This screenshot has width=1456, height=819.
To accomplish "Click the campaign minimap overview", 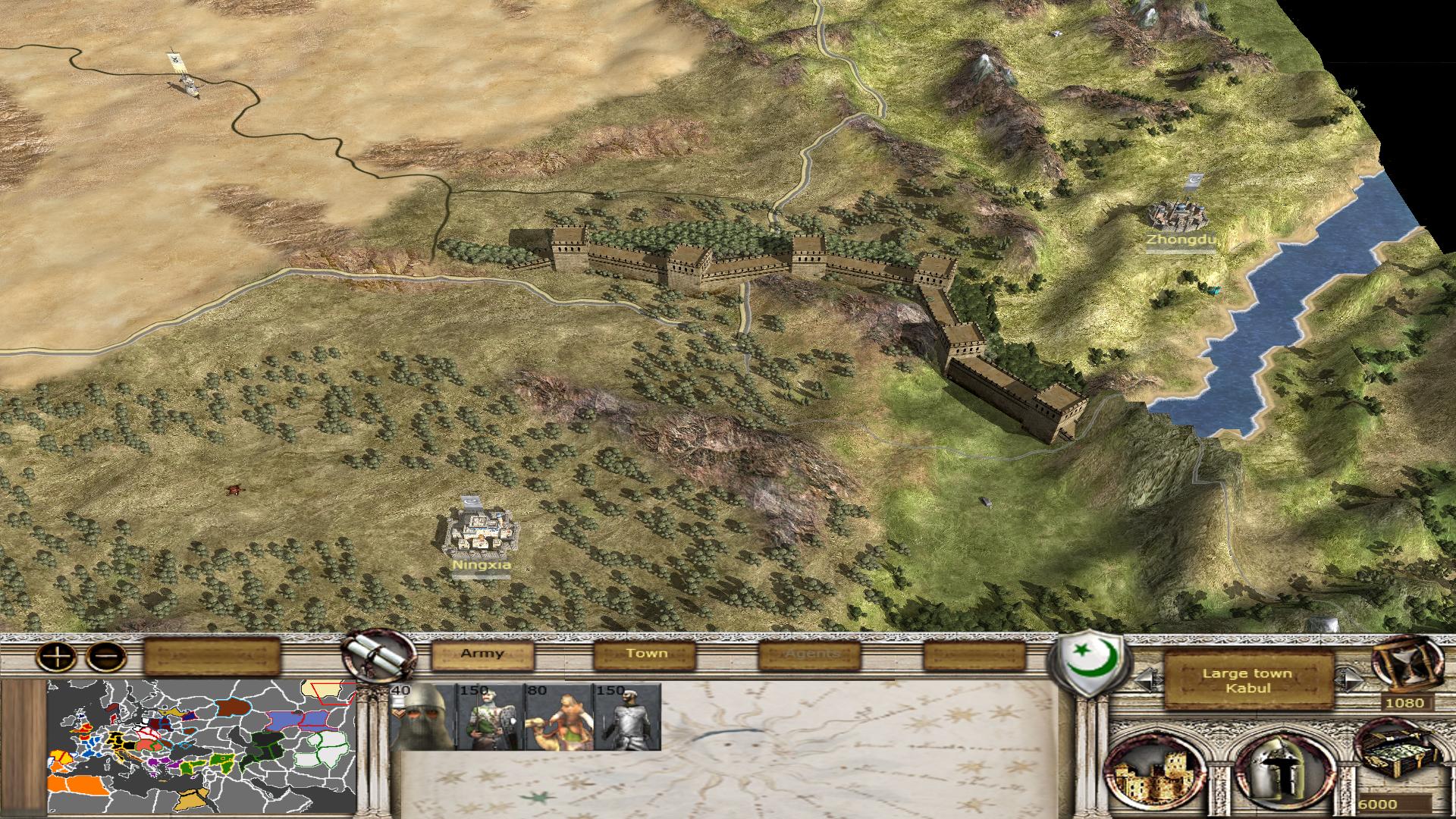I will pyautogui.click(x=202, y=746).
